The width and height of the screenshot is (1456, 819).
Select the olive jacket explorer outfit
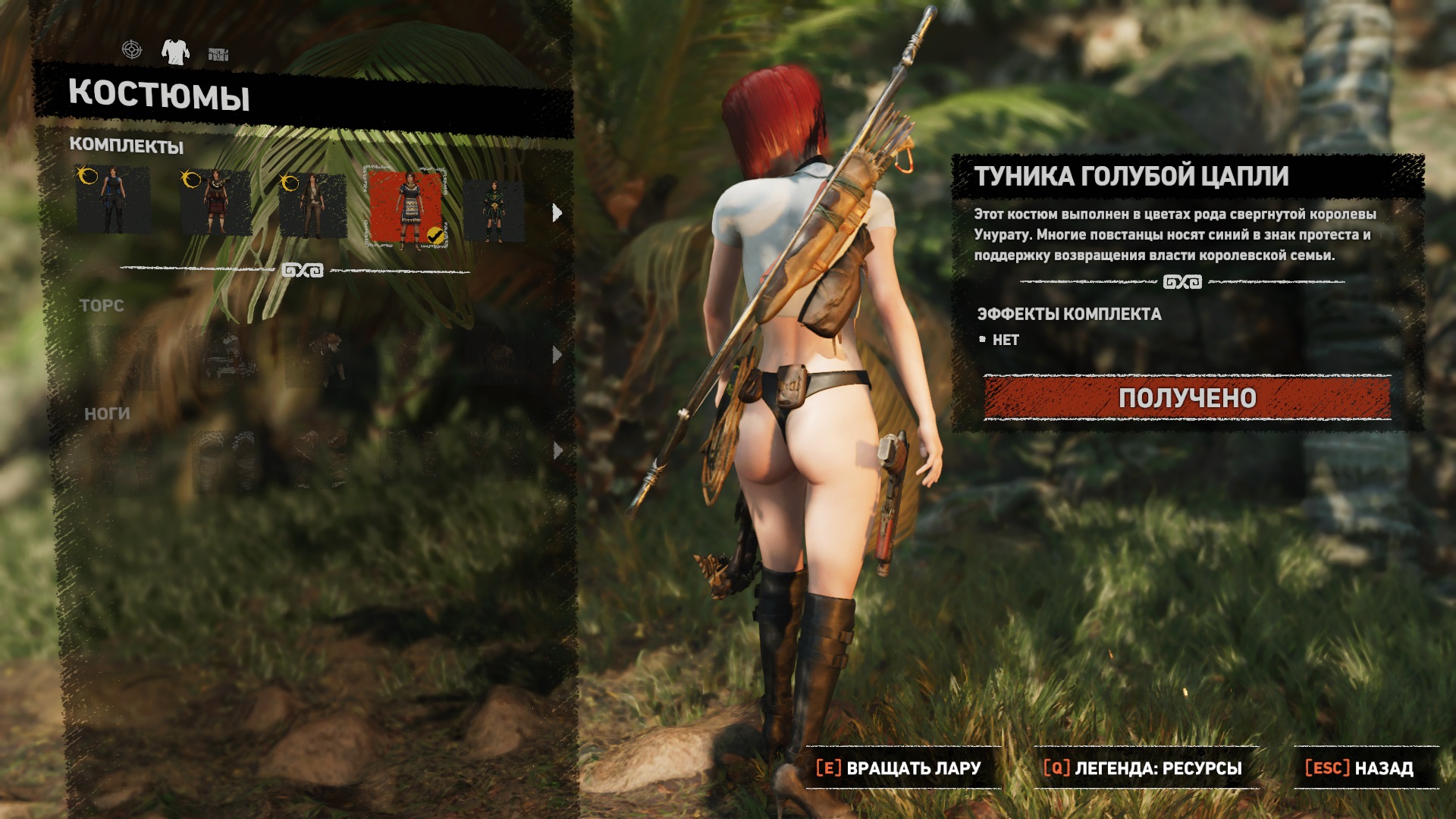click(x=312, y=206)
